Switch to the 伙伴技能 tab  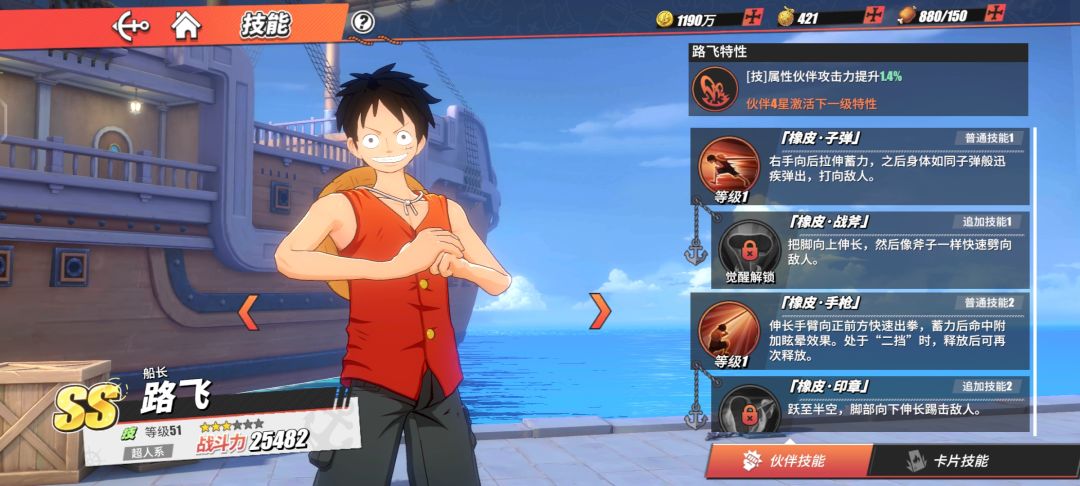tap(786, 461)
